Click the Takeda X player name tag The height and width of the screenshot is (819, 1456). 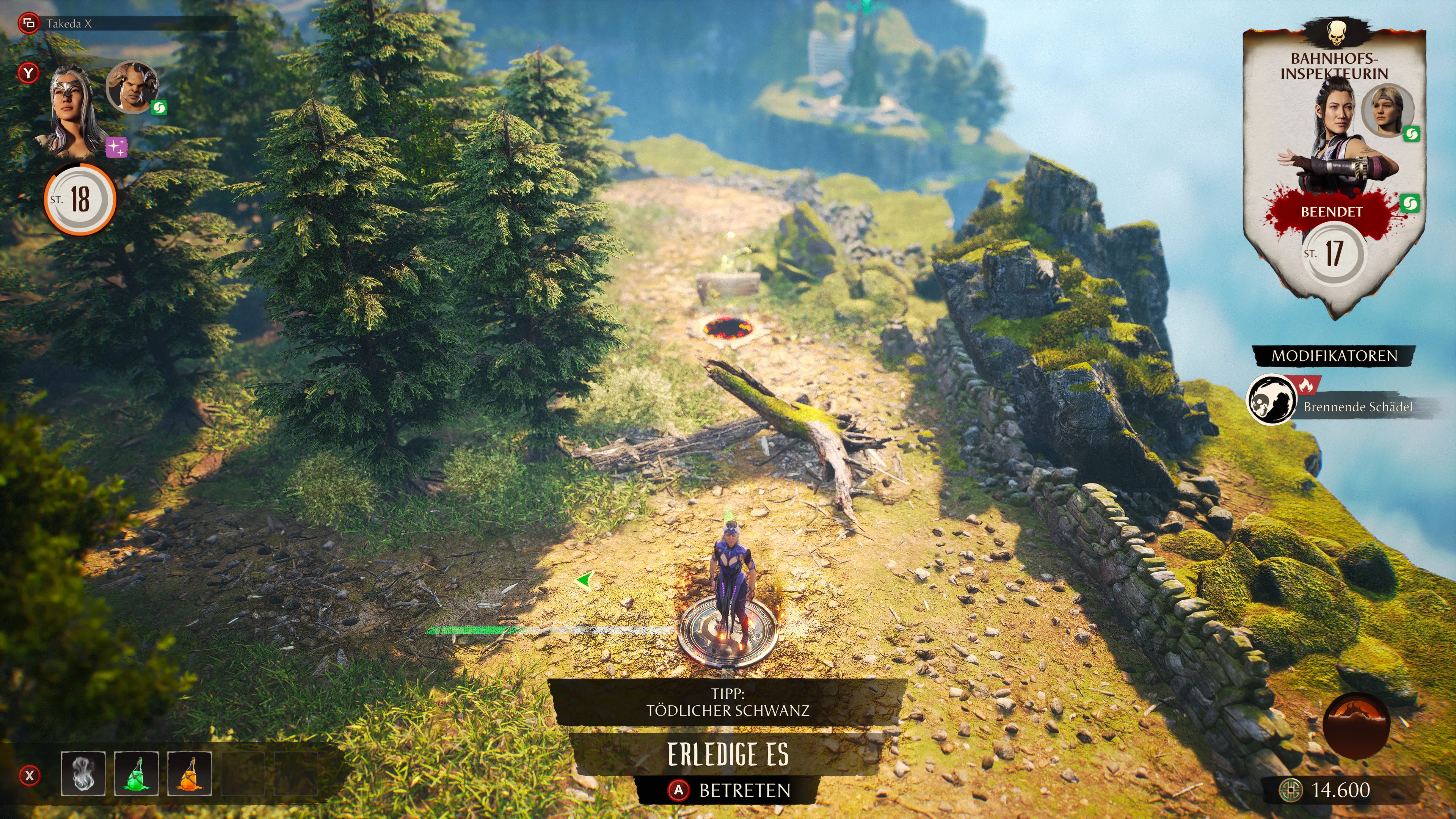click(68, 24)
